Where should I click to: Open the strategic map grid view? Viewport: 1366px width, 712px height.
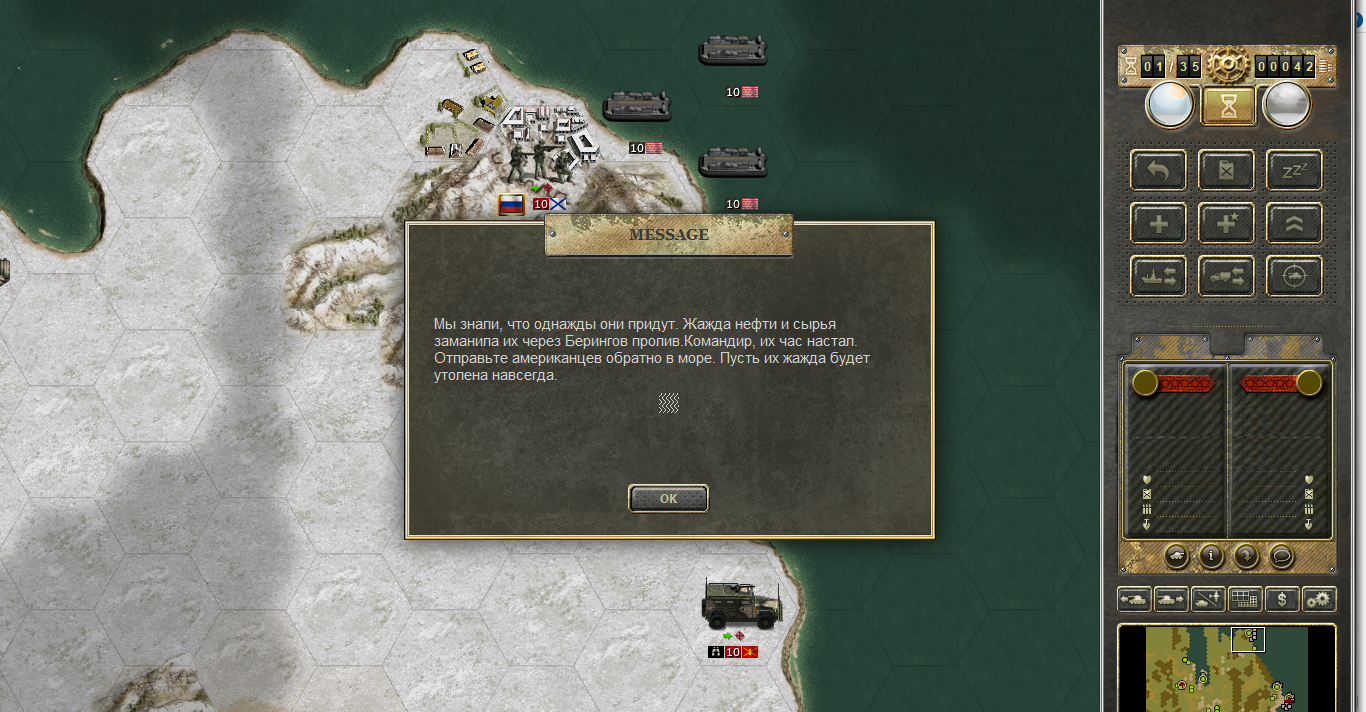tap(1245, 599)
